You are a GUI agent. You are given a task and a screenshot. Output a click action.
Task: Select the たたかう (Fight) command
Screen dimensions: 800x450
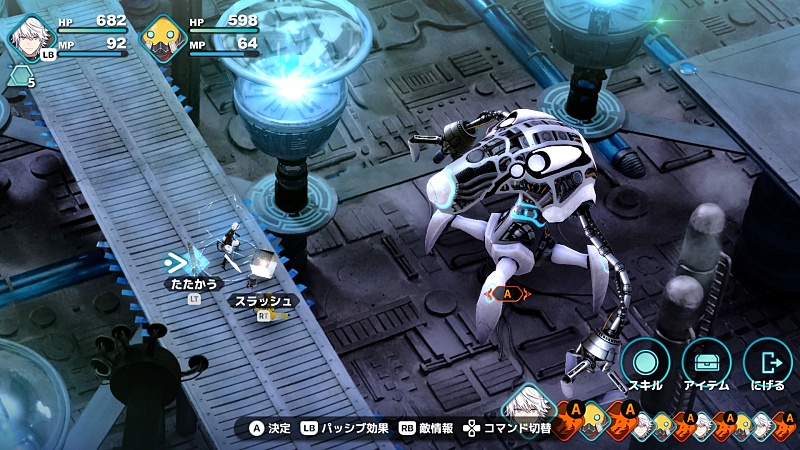192,284
